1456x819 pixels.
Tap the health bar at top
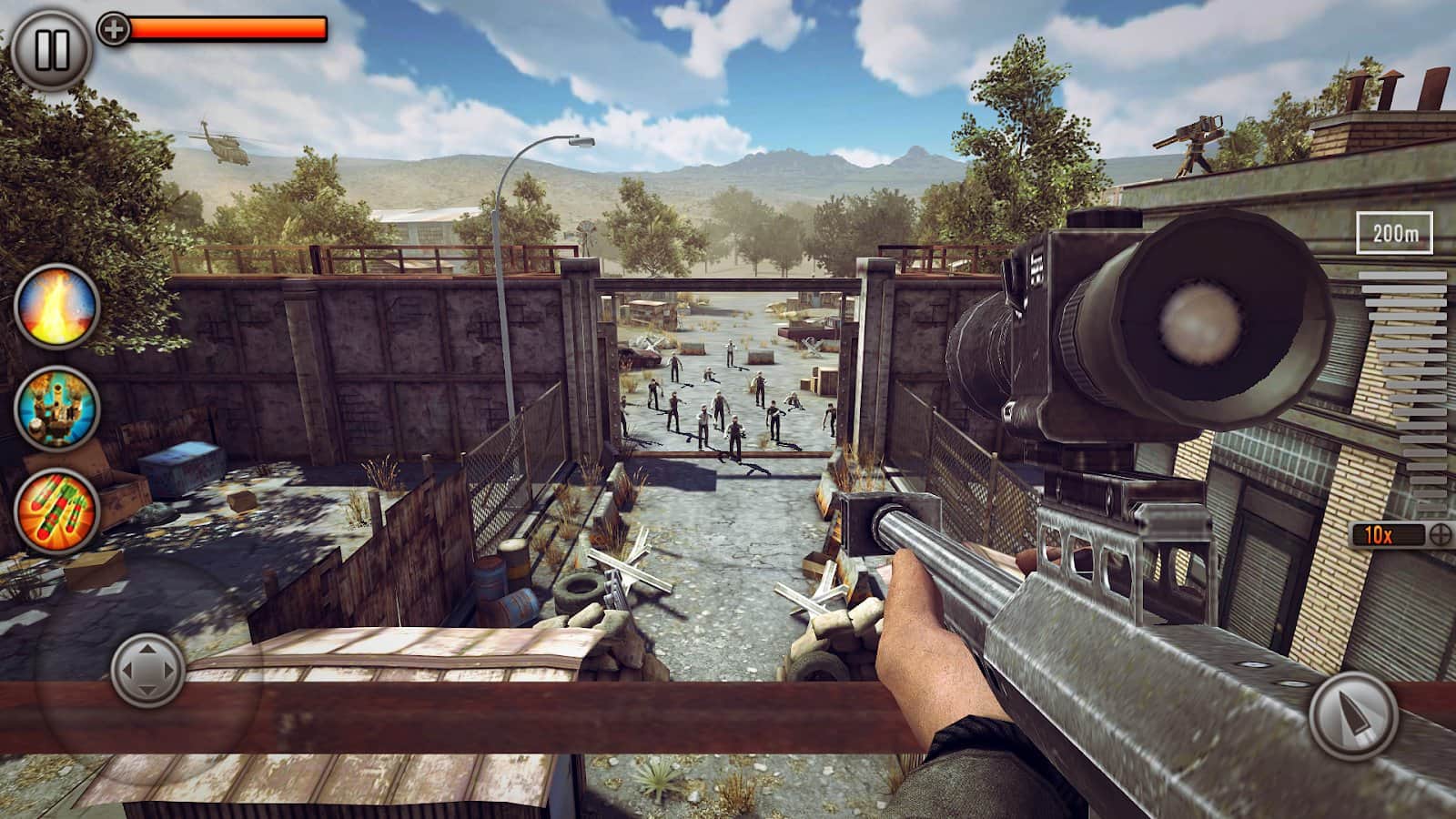pyautogui.click(x=227, y=28)
